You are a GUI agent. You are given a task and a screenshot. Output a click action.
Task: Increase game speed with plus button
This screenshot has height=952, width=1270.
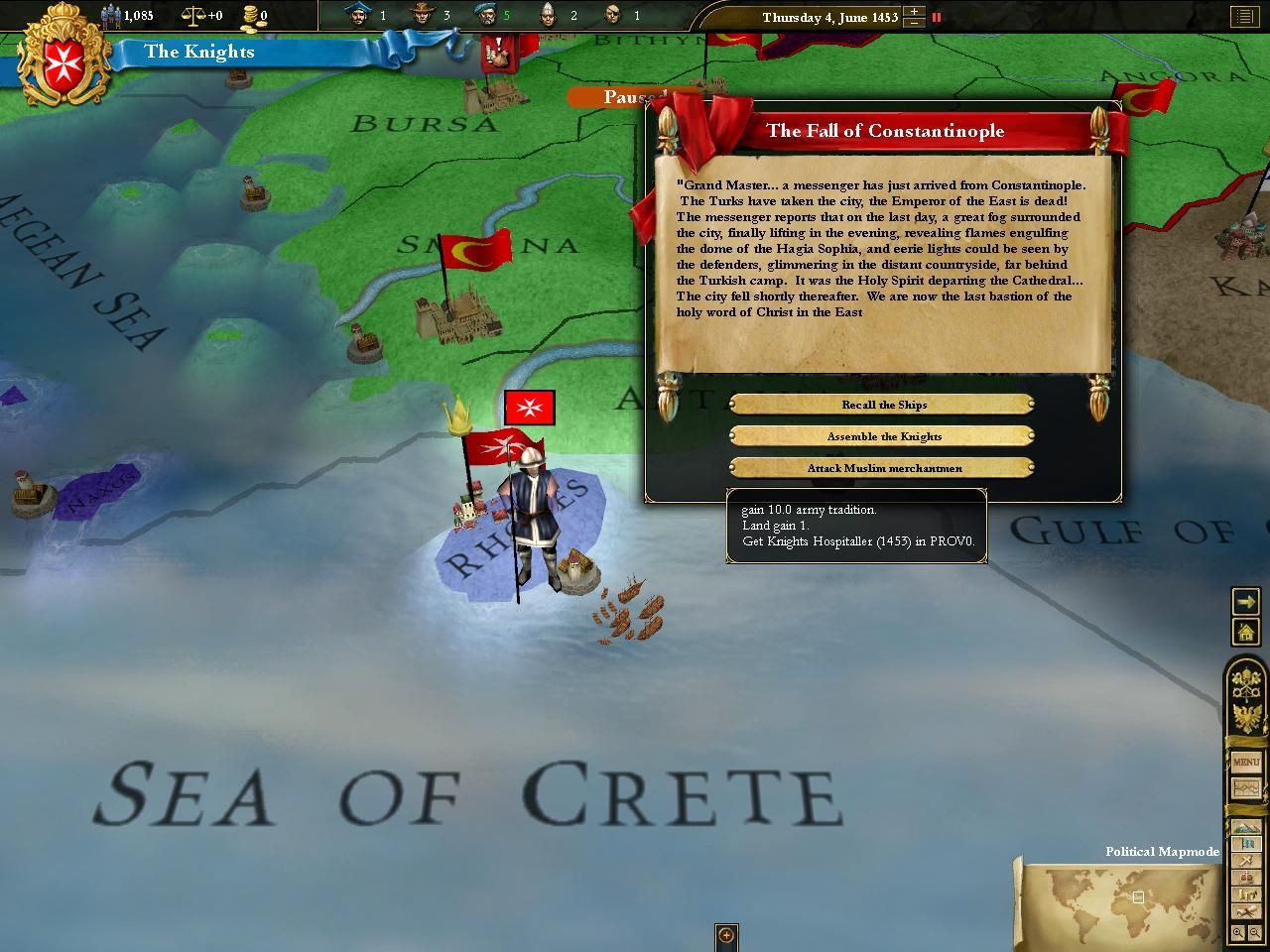(915, 12)
